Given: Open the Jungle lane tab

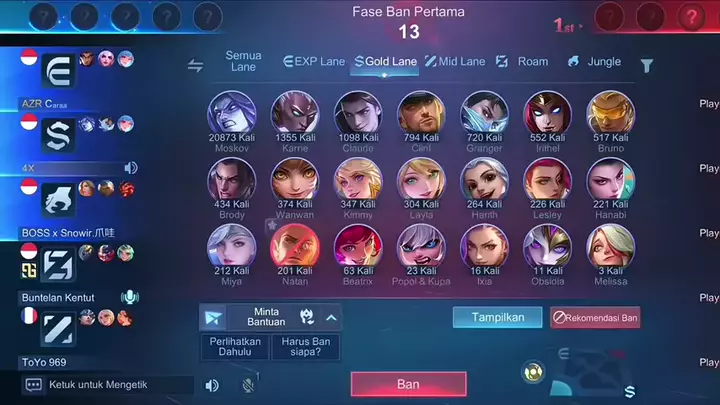Looking at the screenshot, I should point(594,62).
